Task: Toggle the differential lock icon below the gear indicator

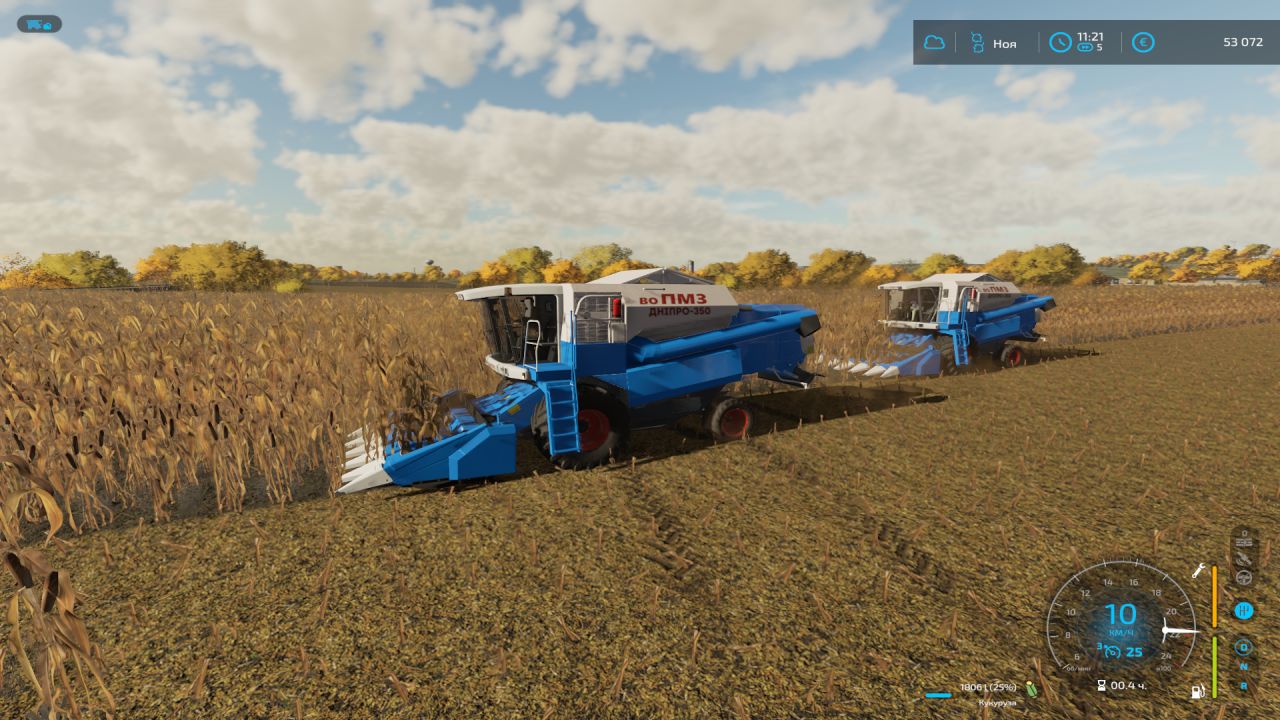Action: coord(1243,648)
